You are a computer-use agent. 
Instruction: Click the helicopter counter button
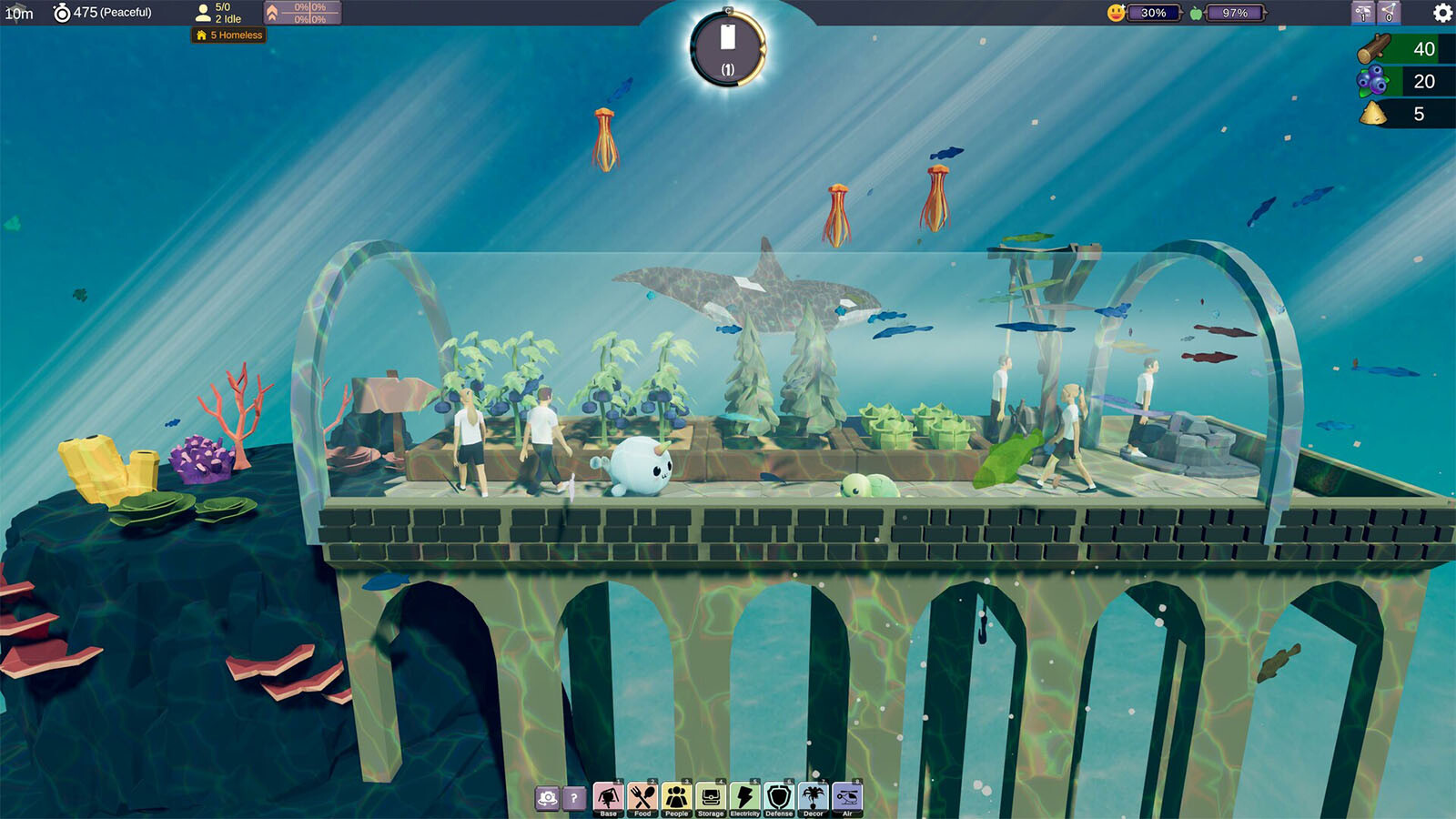[1362, 13]
